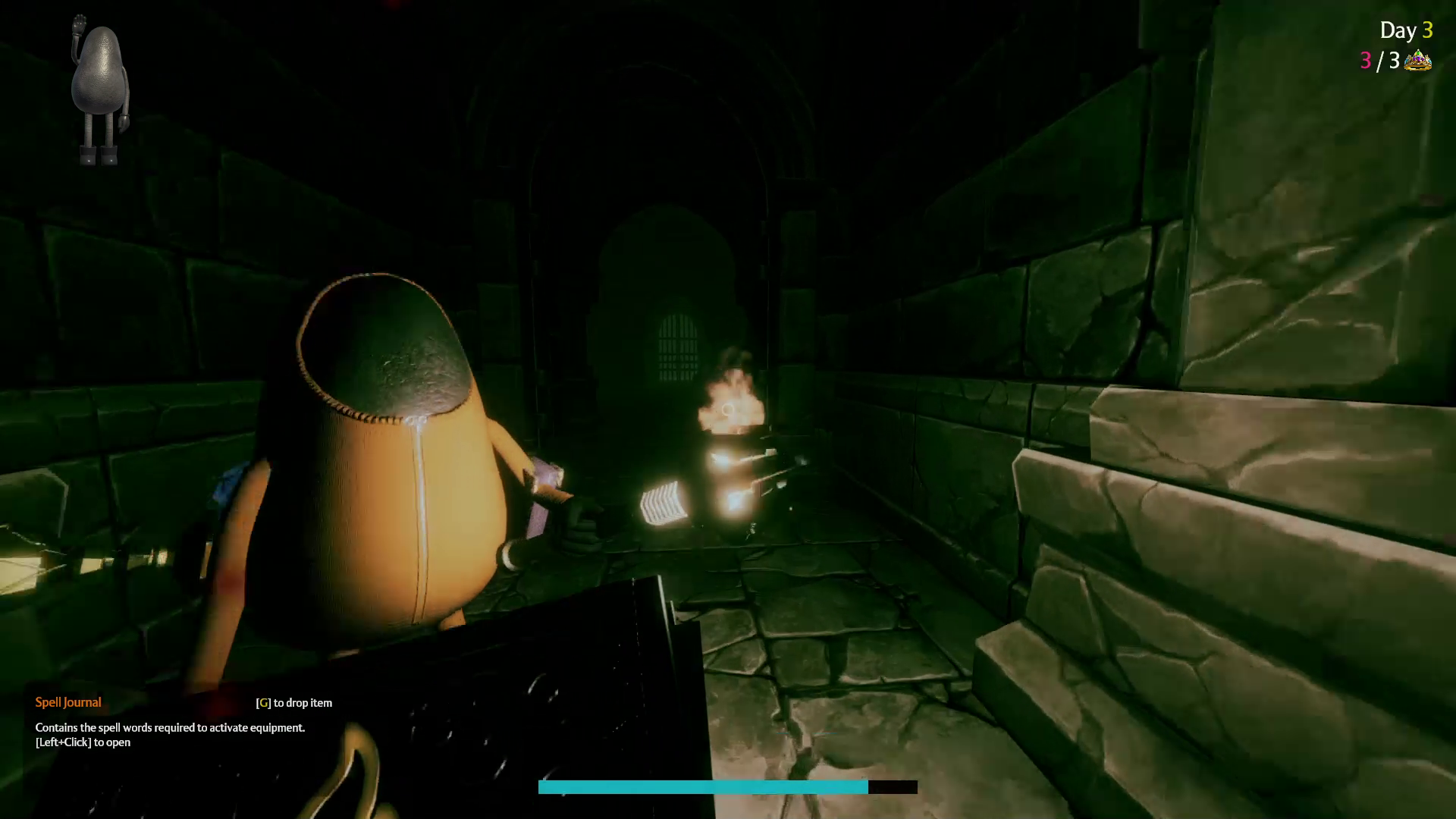Click the potato character status icon
The width and height of the screenshot is (1456, 819).
(99, 89)
